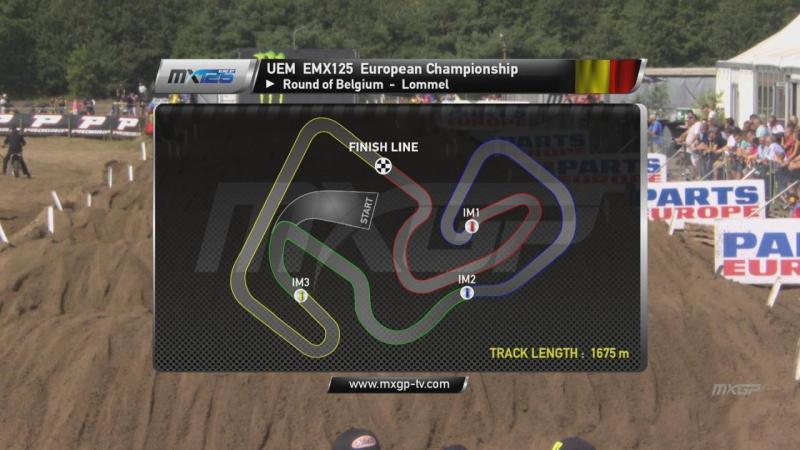The width and height of the screenshot is (800, 450).
Task: Select the IM2 intermediate marker
Action: coord(466,293)
